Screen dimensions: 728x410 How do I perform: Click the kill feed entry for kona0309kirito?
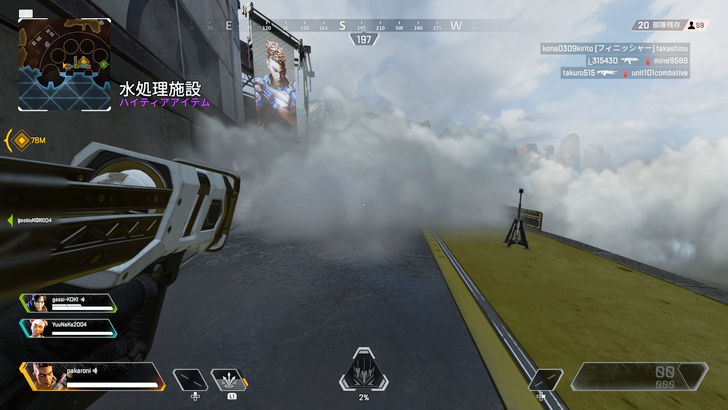pyautogui.click(x=614, y=47)
